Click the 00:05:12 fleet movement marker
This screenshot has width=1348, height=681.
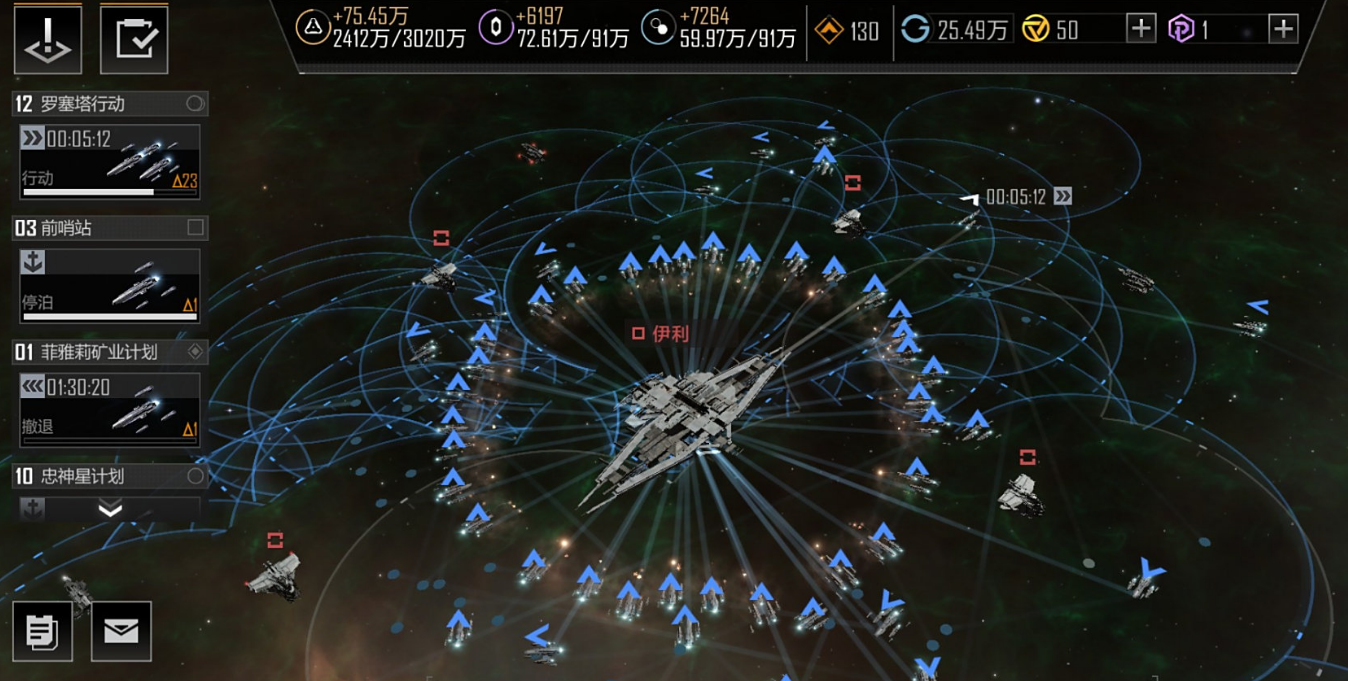(1016, 197)
